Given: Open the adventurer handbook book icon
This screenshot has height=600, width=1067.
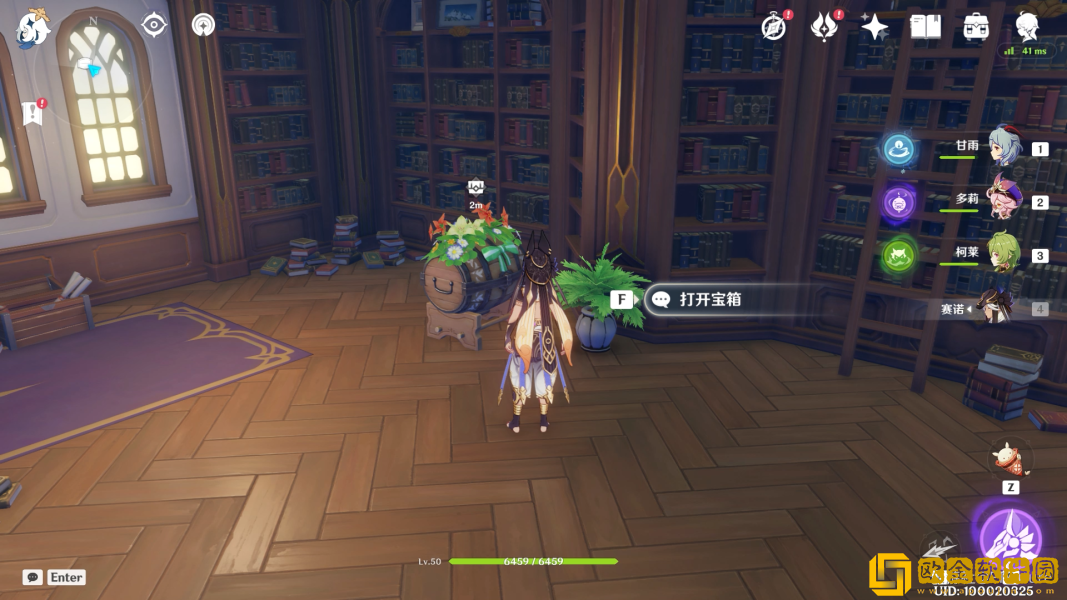Looking at the screenshot, I should pyautogui.click(x=925, y=27).
